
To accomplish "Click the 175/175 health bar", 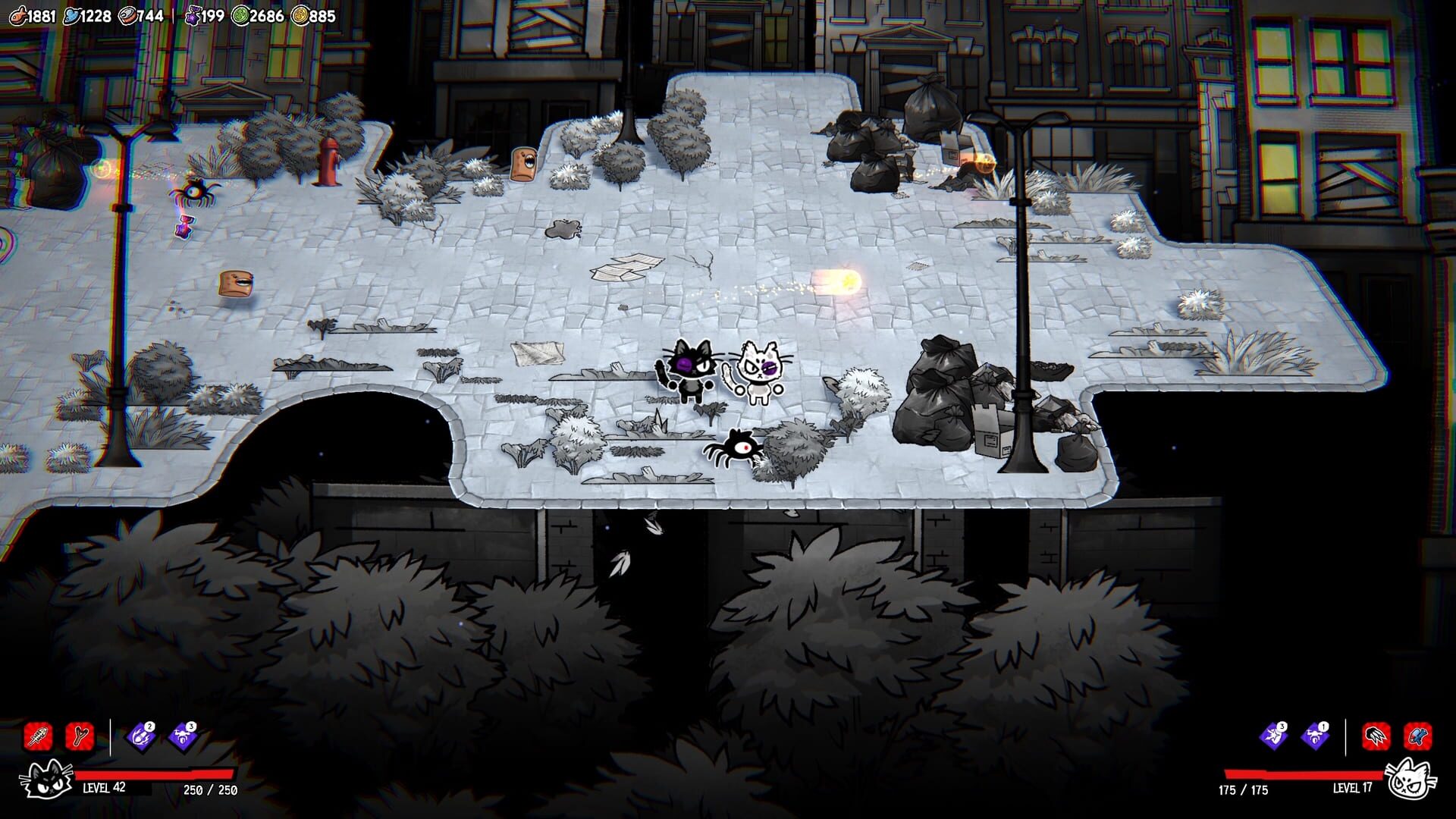I will 1304,775.
